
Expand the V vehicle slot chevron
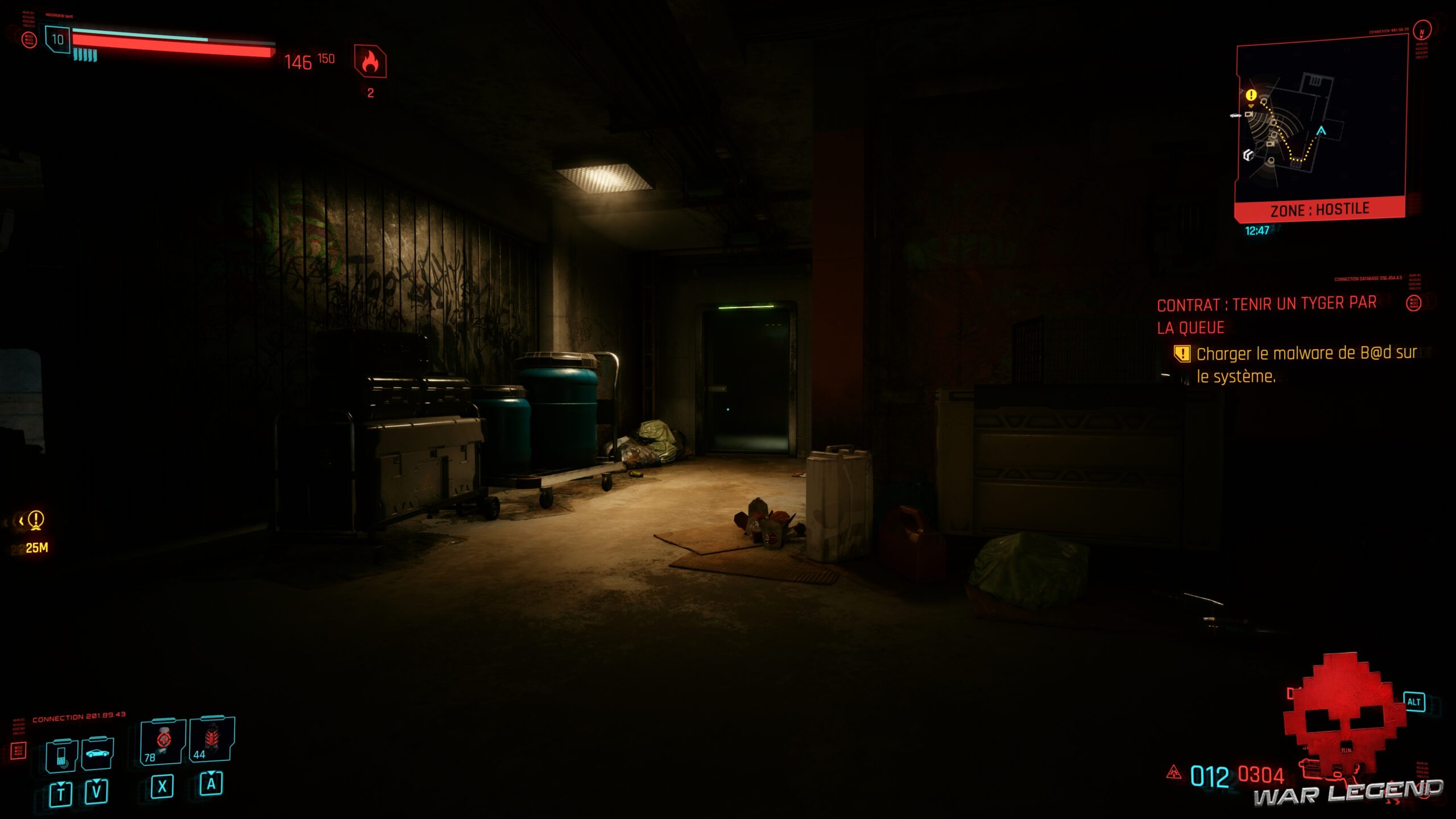[x=97, y=782]
